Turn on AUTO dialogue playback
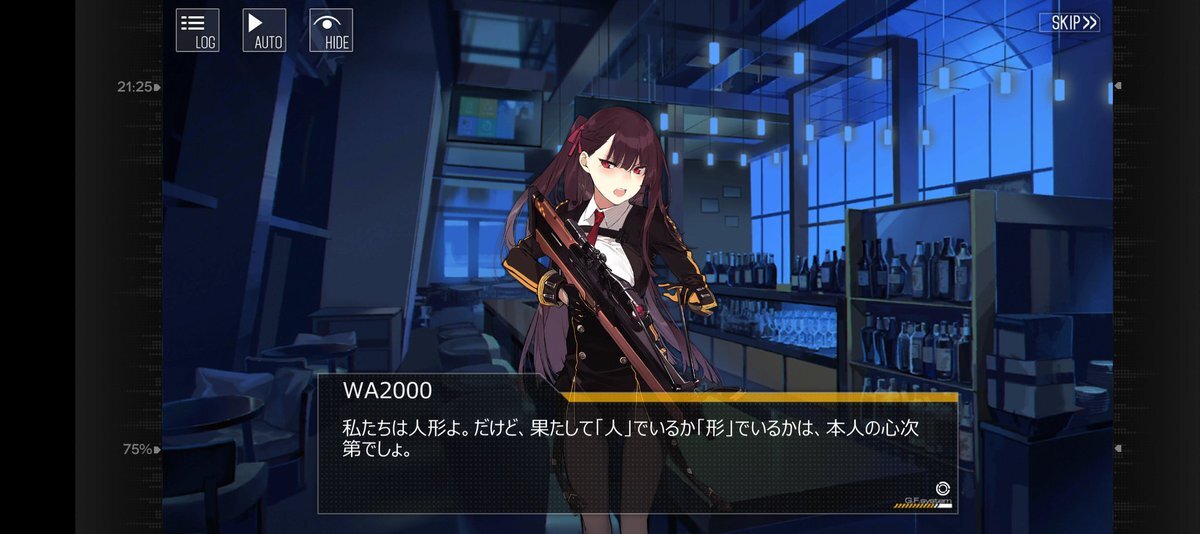The width and height of the screenshot is (1200, 534). click(x=264, y=30)
